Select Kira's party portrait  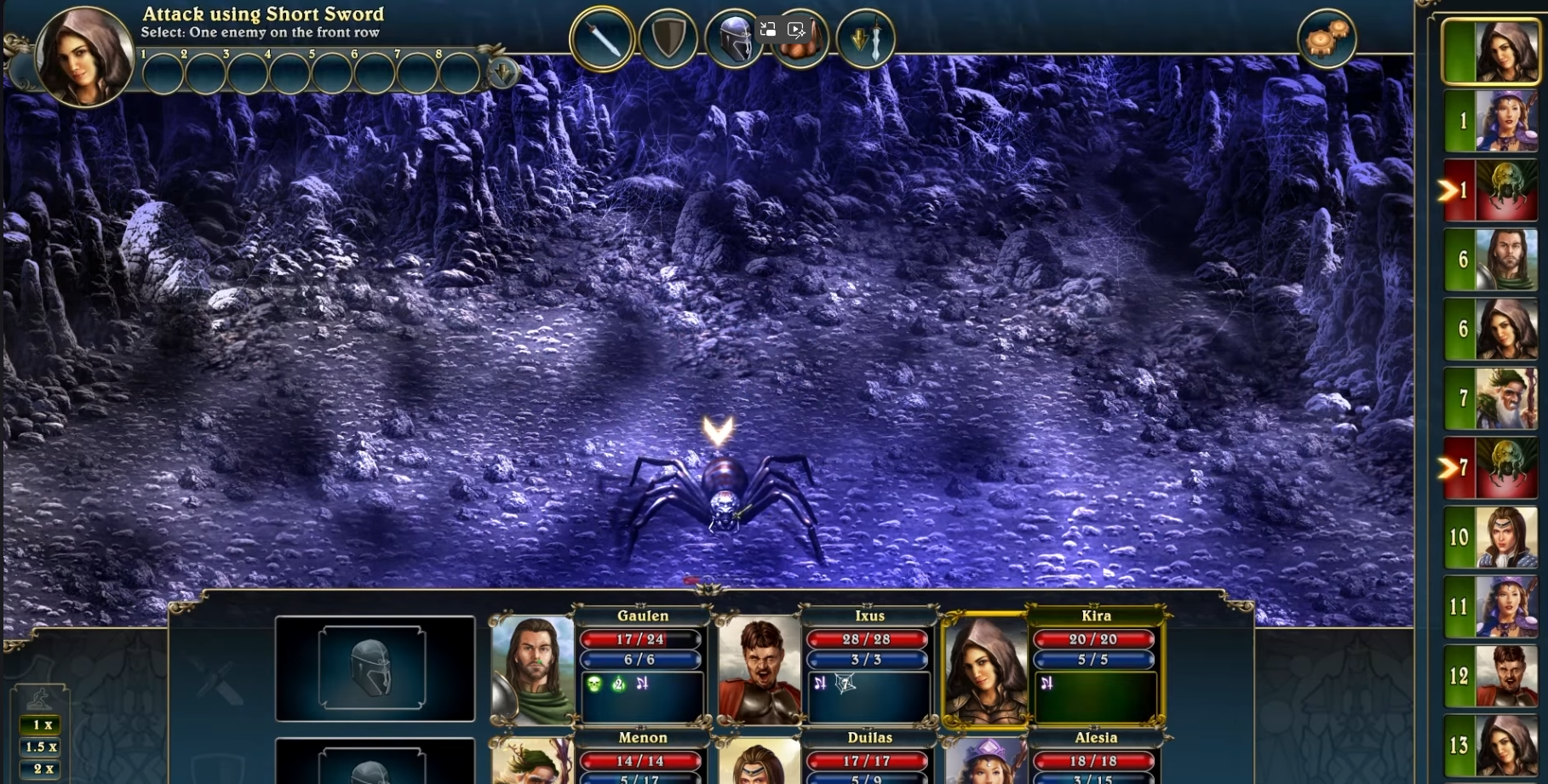(985, 670)
